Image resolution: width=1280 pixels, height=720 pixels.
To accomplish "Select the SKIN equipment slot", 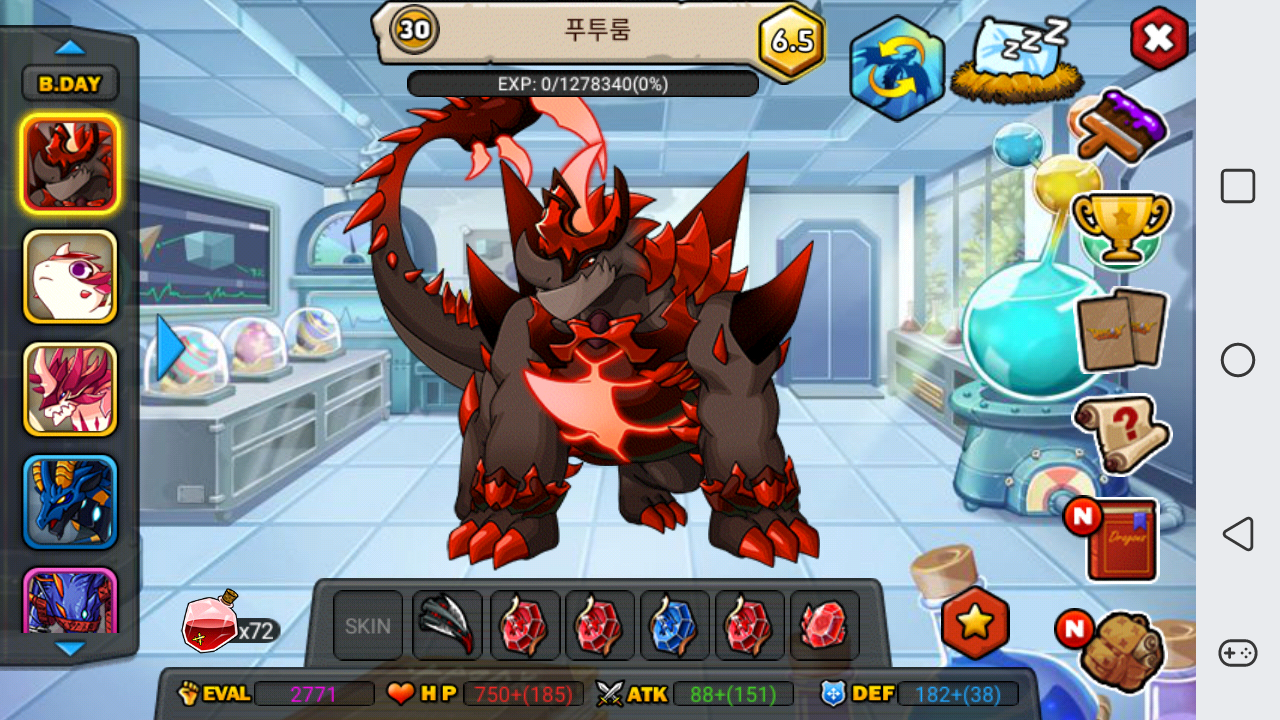I will pyautogui.click(x=368, y=626).
